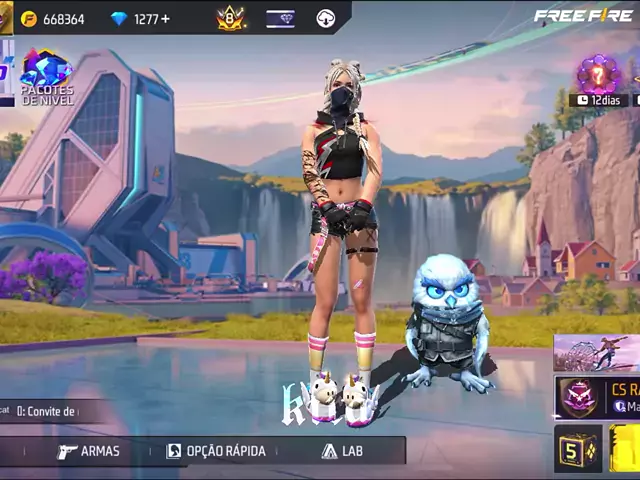
Task: Open the squad size 5 cube
Action: 578,449
